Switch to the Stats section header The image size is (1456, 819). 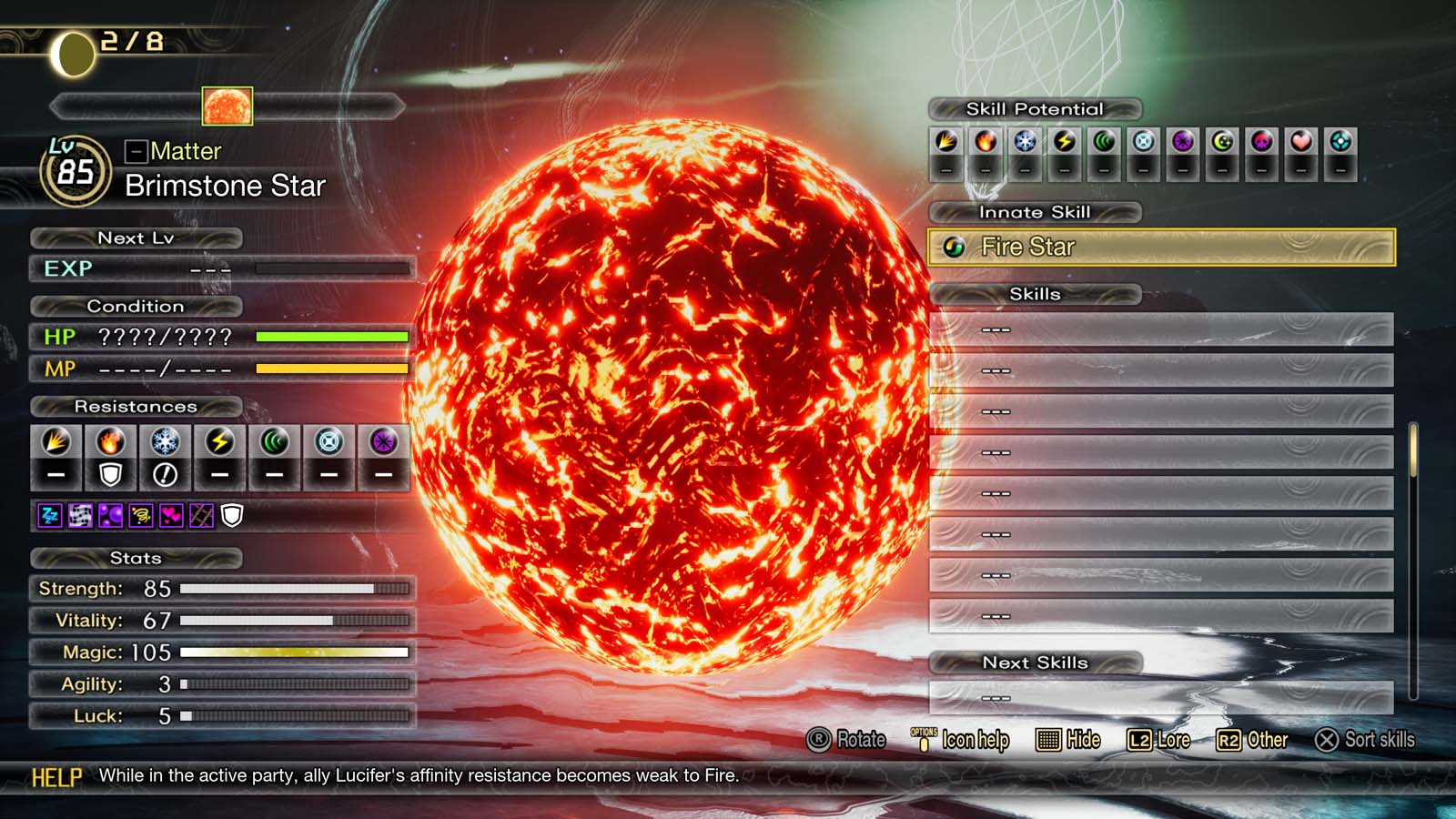point(136,559)
